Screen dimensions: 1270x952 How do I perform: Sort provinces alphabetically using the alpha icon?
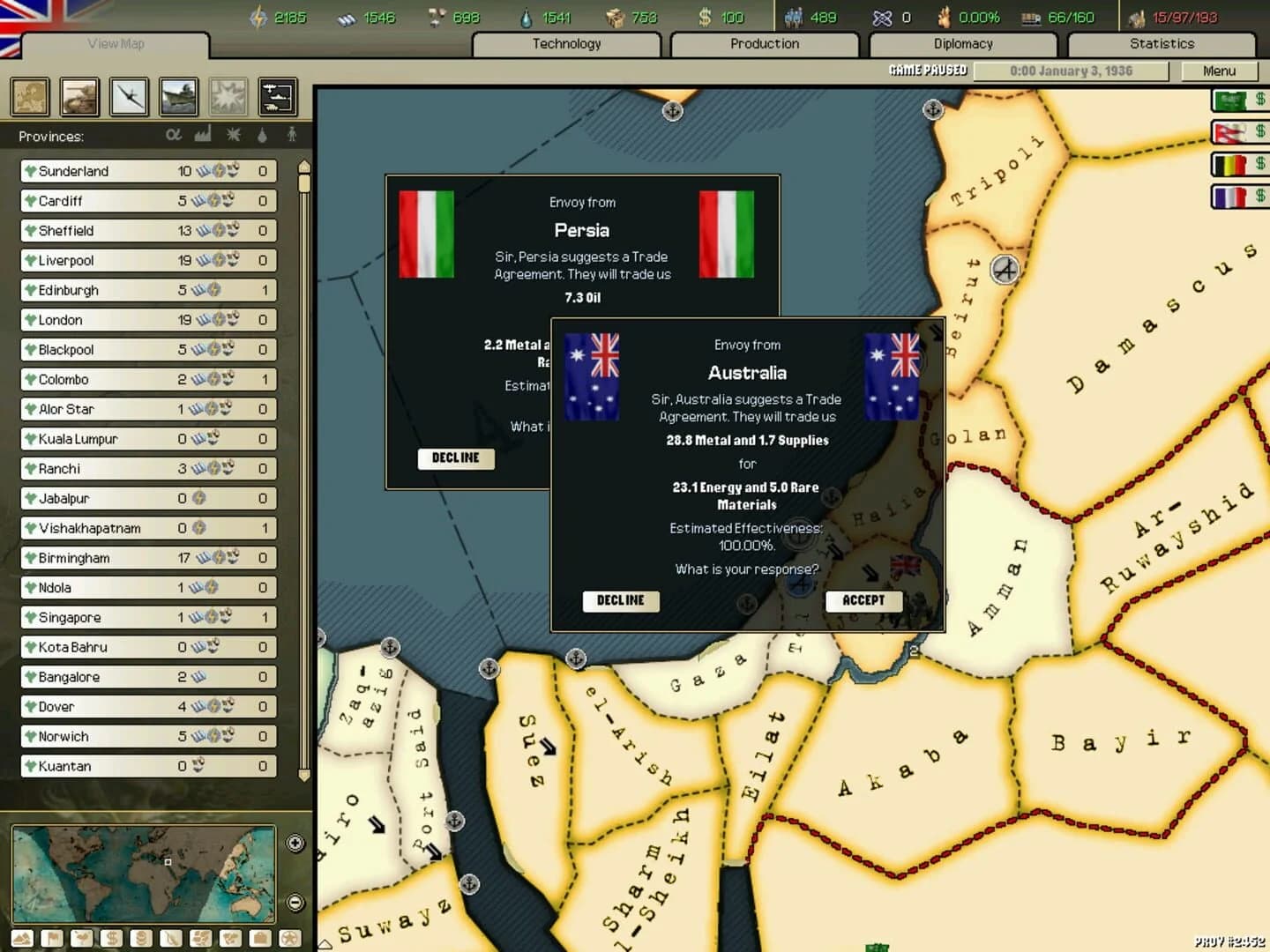pos(174,135)
